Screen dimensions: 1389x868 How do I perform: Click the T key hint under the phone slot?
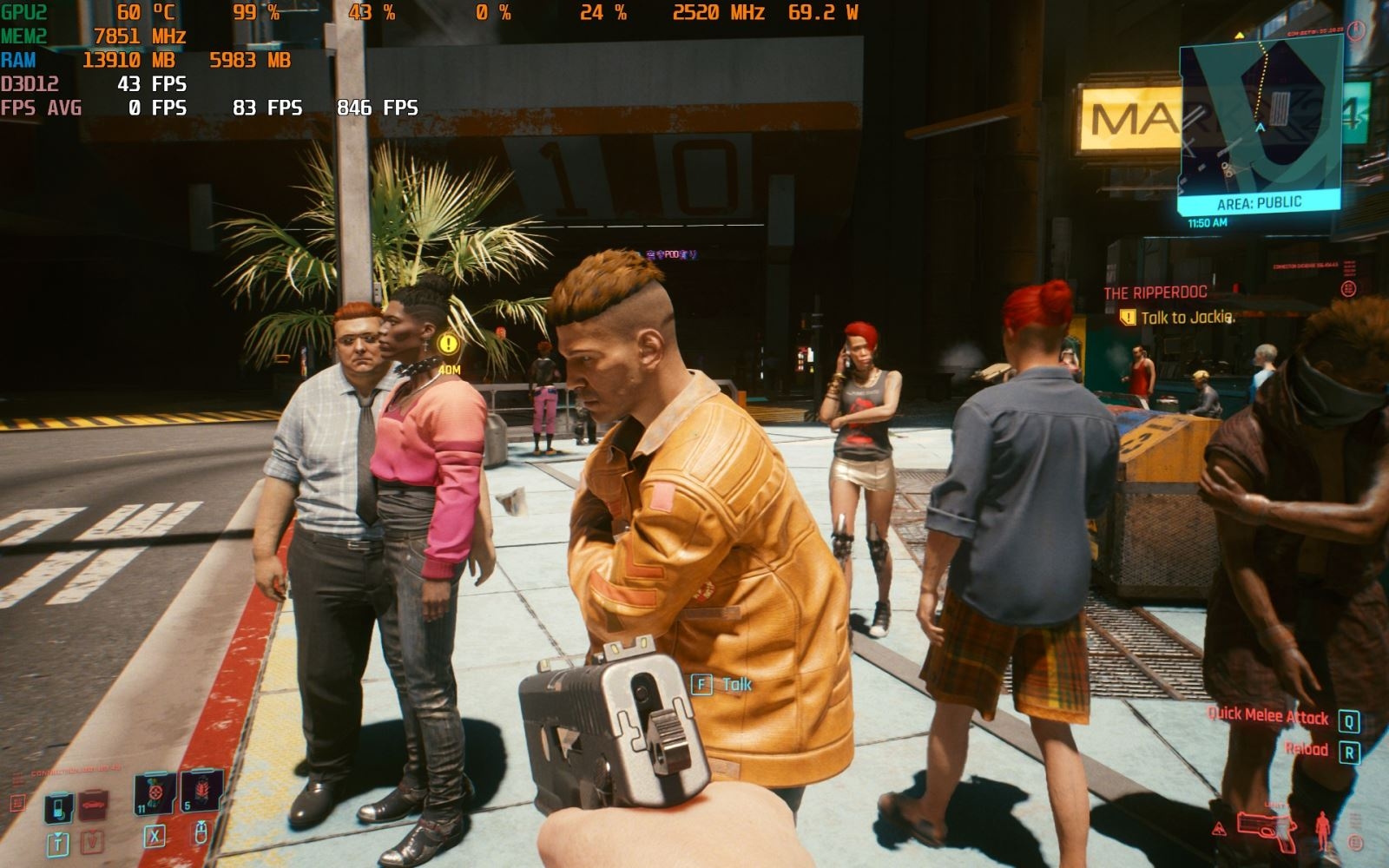[59, 843]
